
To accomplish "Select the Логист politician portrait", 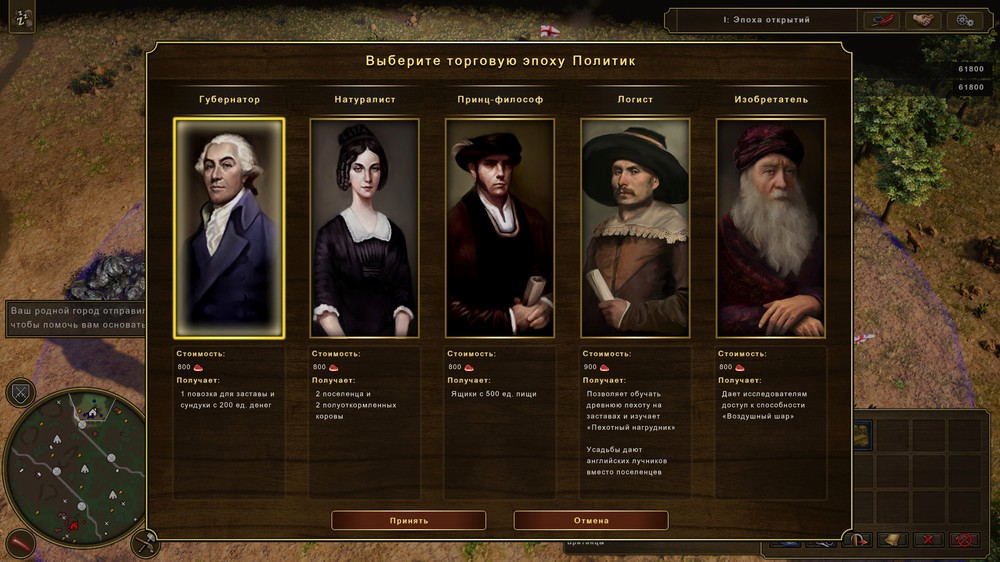I will click(635, 228).
